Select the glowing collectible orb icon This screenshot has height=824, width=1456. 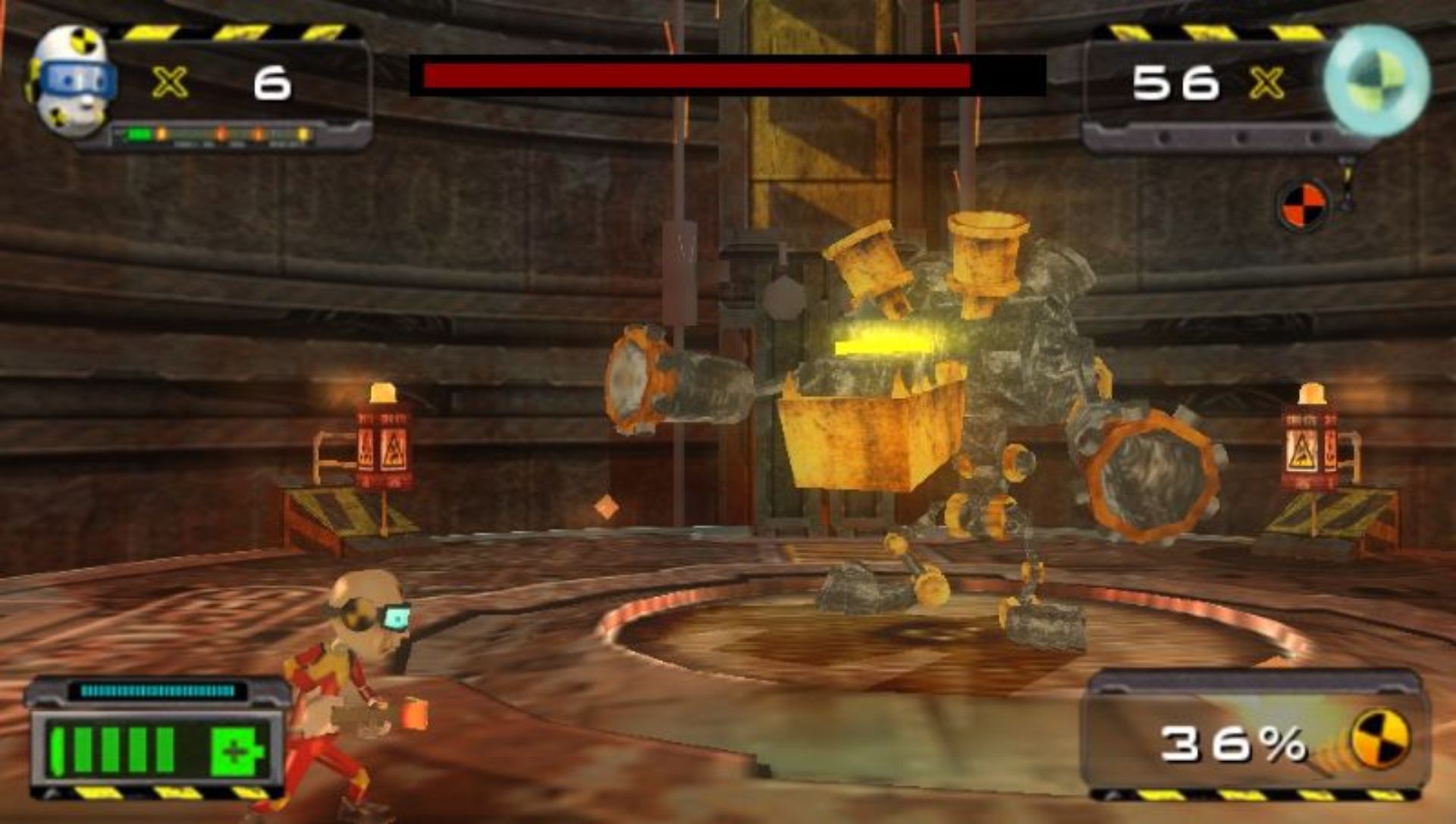click(1376, 80)
